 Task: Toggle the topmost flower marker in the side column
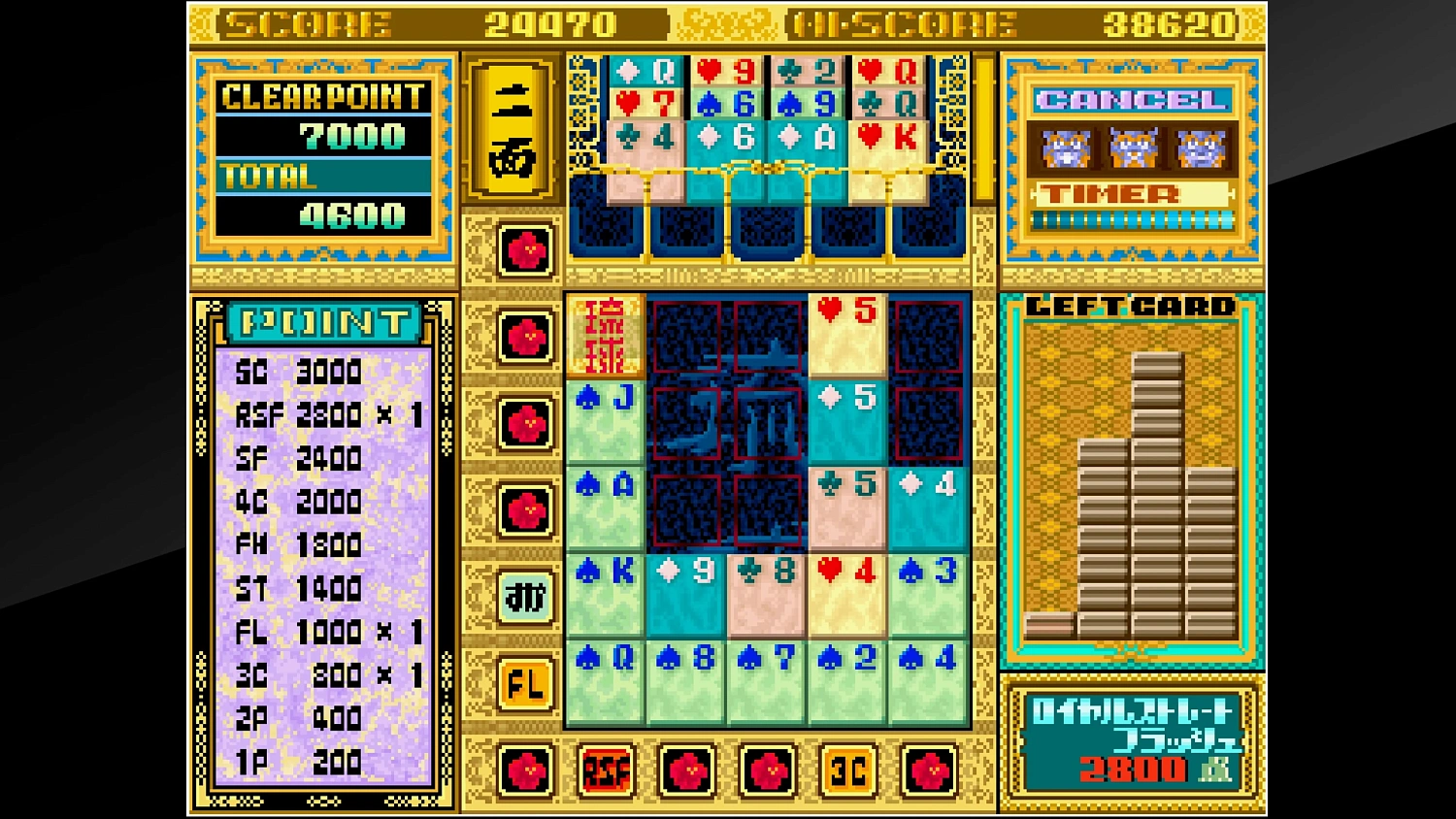tap(524, 251)
